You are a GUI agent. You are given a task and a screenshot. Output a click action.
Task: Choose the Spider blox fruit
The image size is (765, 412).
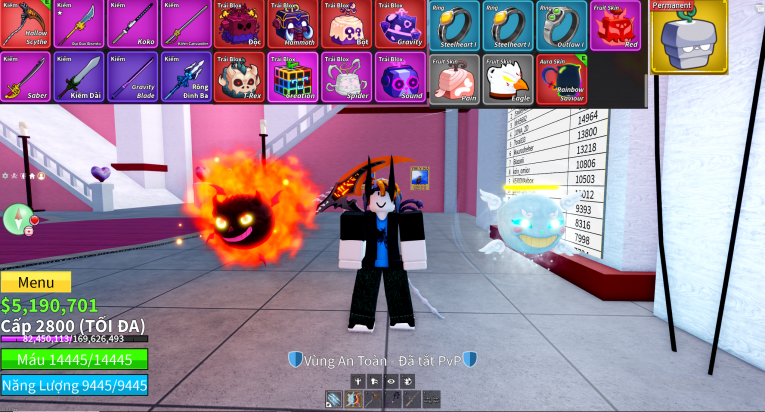click(x=347, y=77)
